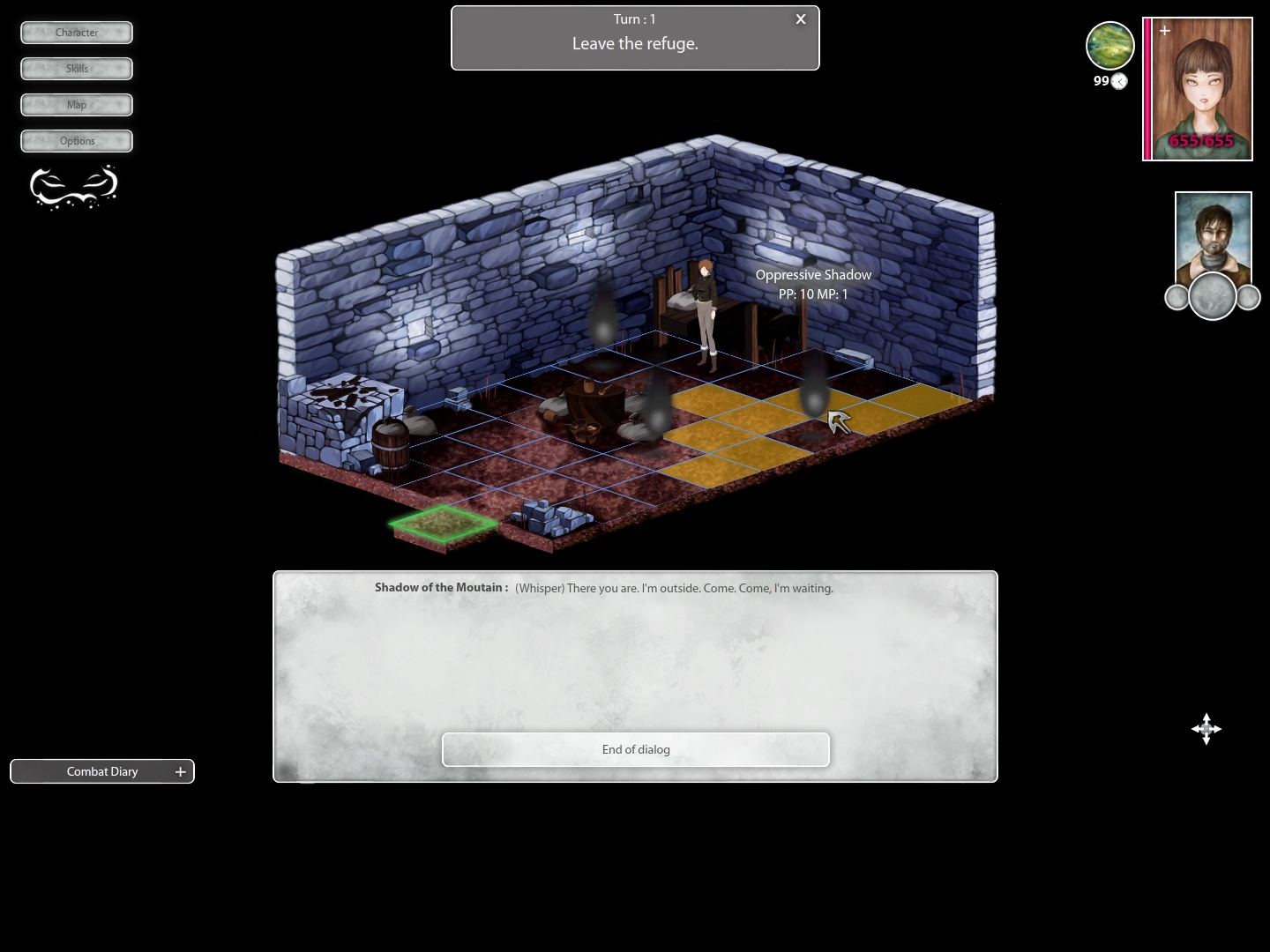Open the Map menu
The height and width of the screenshot is (952, 1270).
pyautogui.click(x=76, y=104)
